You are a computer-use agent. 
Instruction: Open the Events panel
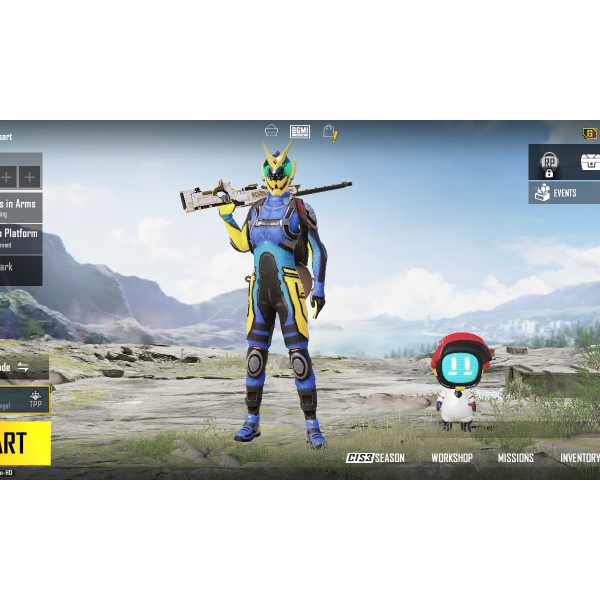click(563, 193)
